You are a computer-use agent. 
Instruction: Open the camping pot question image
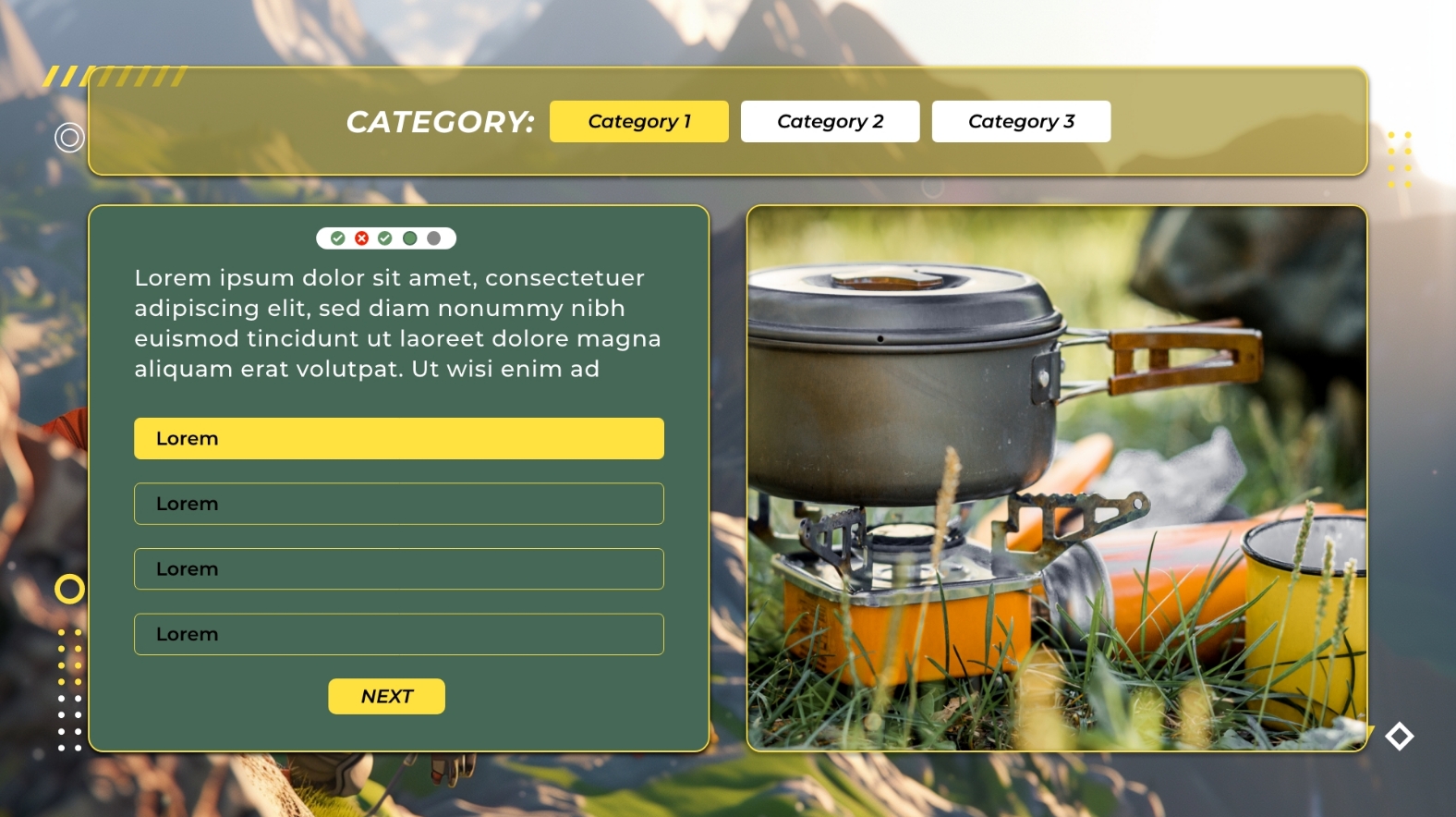tap(1056, 478)
